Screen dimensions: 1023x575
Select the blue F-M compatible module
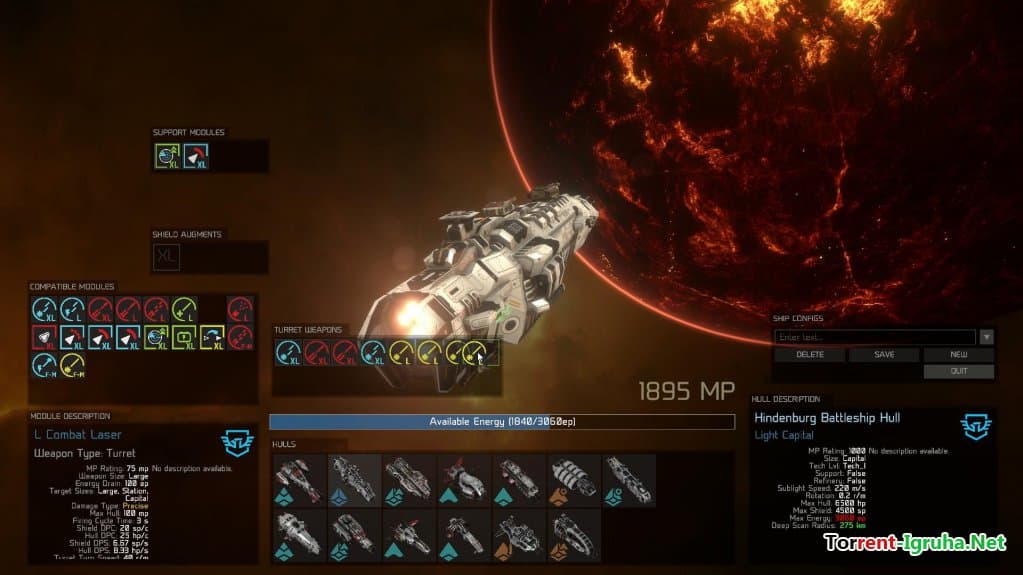pyautogui.click(x=44, y=366)
